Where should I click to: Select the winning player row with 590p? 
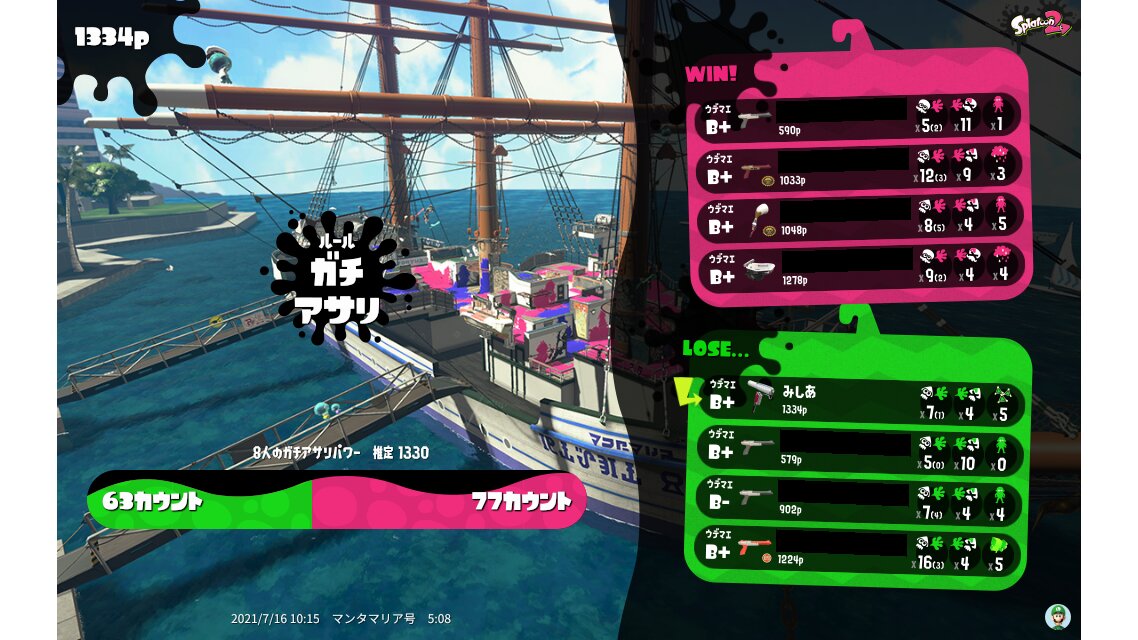pyautogui.click(x=859, y=118)
